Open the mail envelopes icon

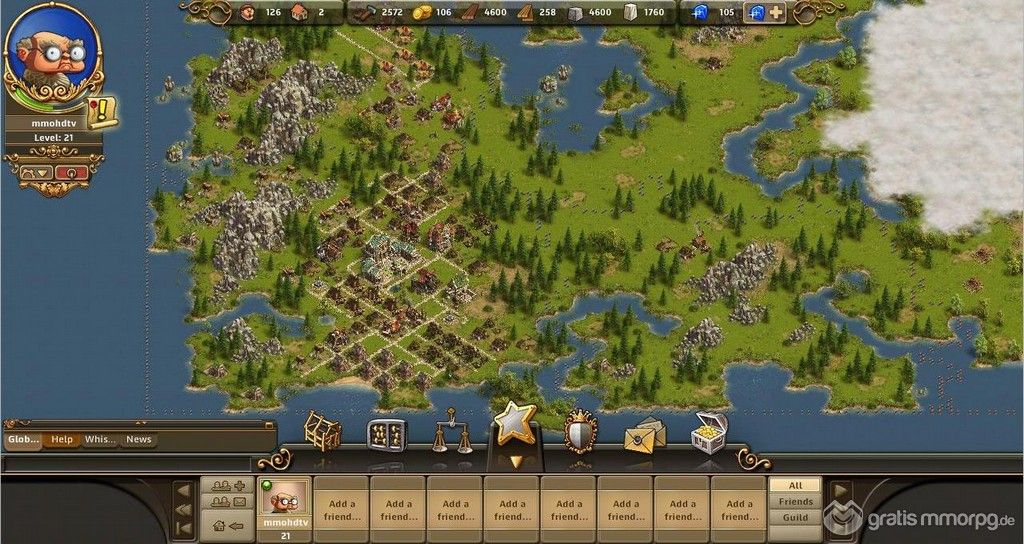click(x=645, y=435)
